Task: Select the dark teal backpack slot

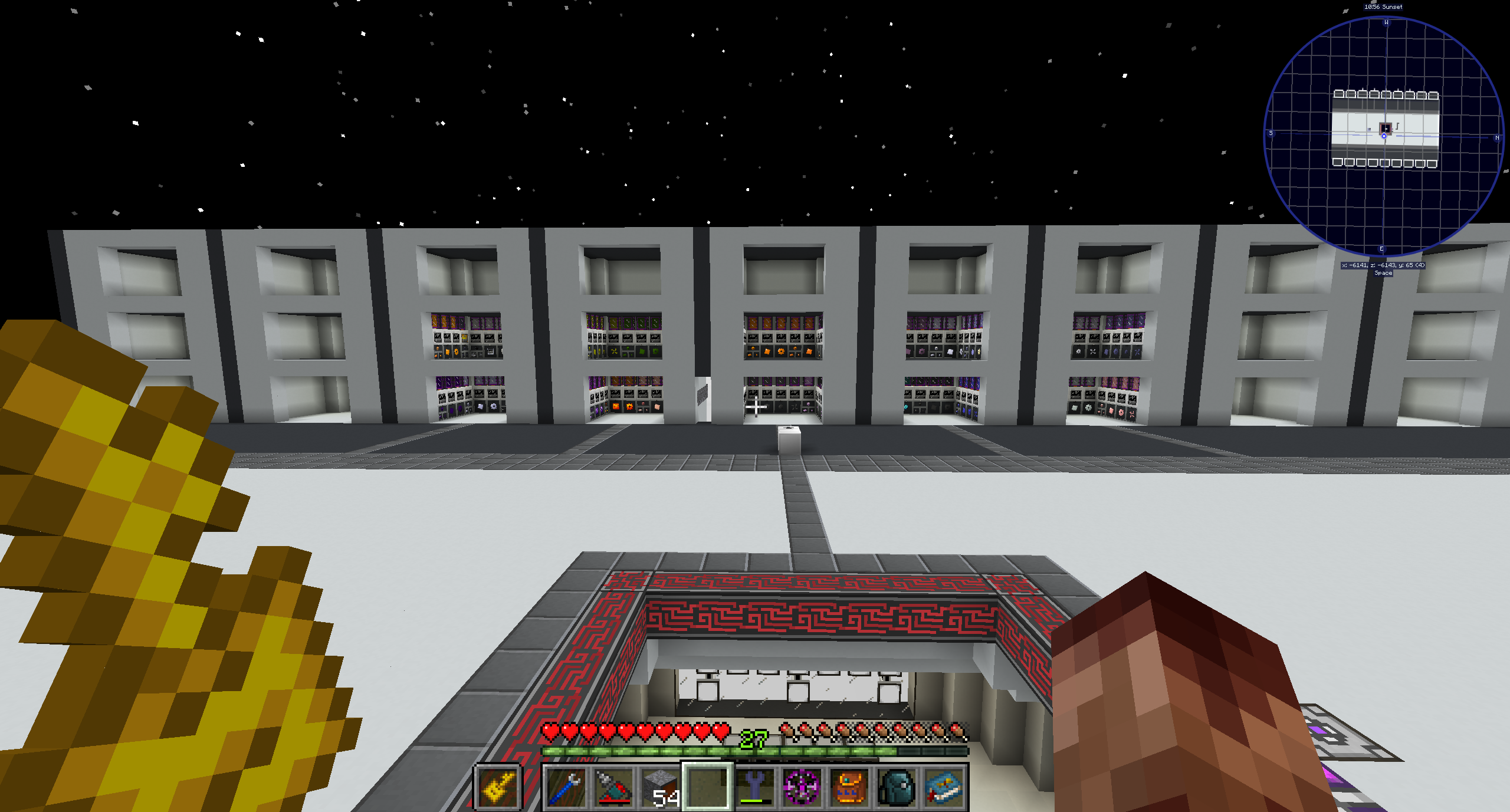Action: click(896, 787)
